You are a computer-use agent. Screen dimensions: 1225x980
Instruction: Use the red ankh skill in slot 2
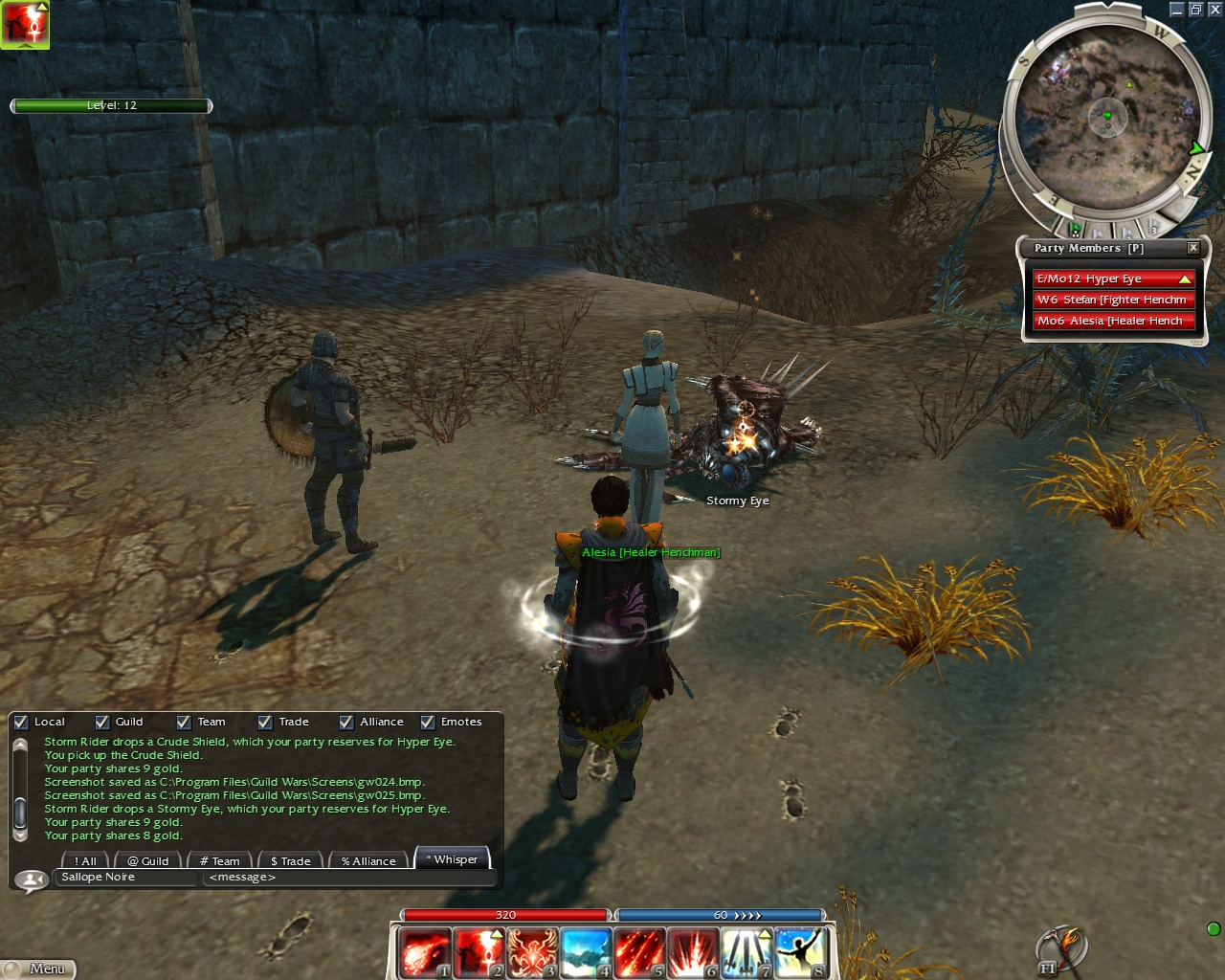(479, 953)
